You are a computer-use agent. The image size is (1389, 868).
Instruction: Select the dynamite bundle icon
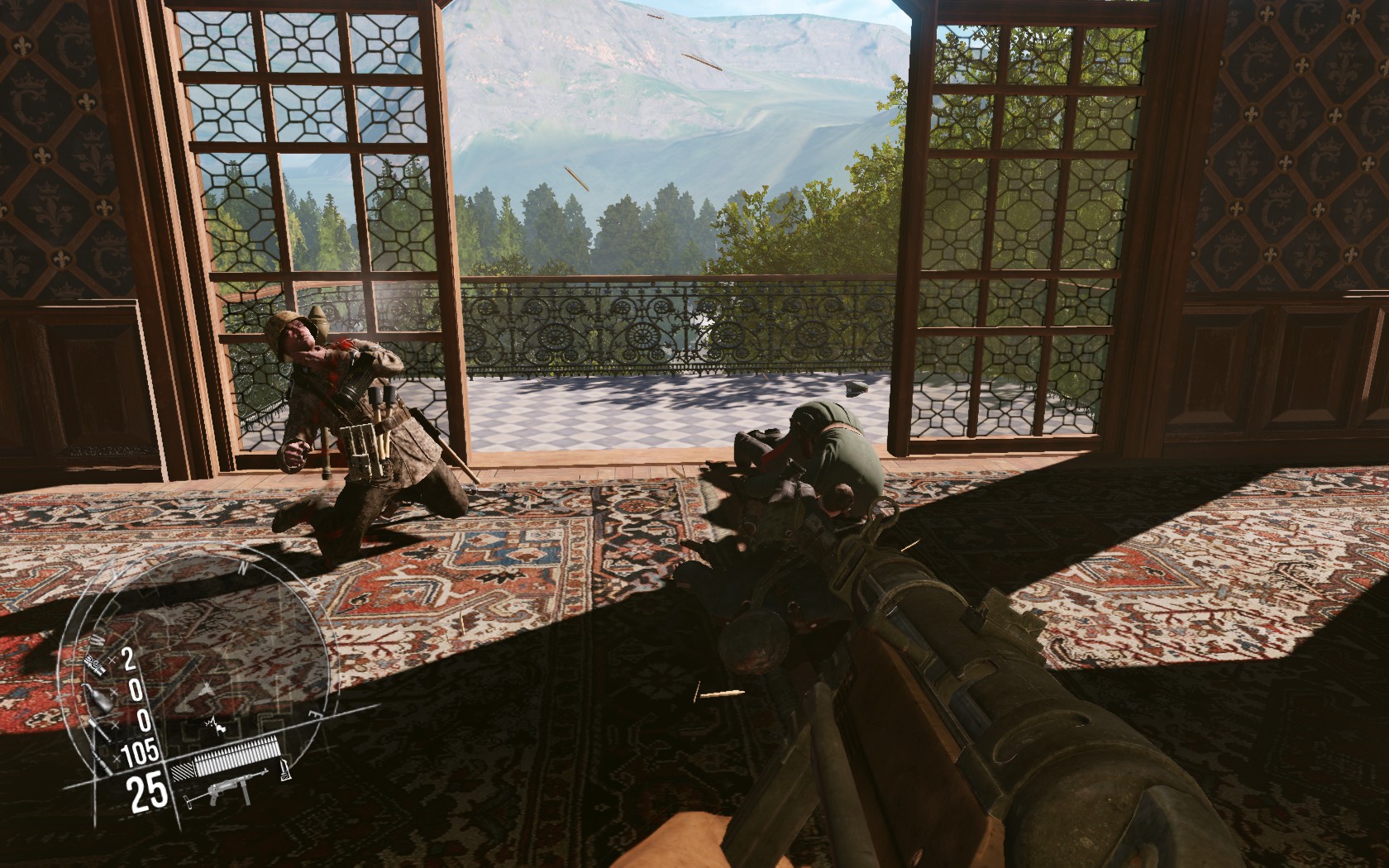(96, 664)
